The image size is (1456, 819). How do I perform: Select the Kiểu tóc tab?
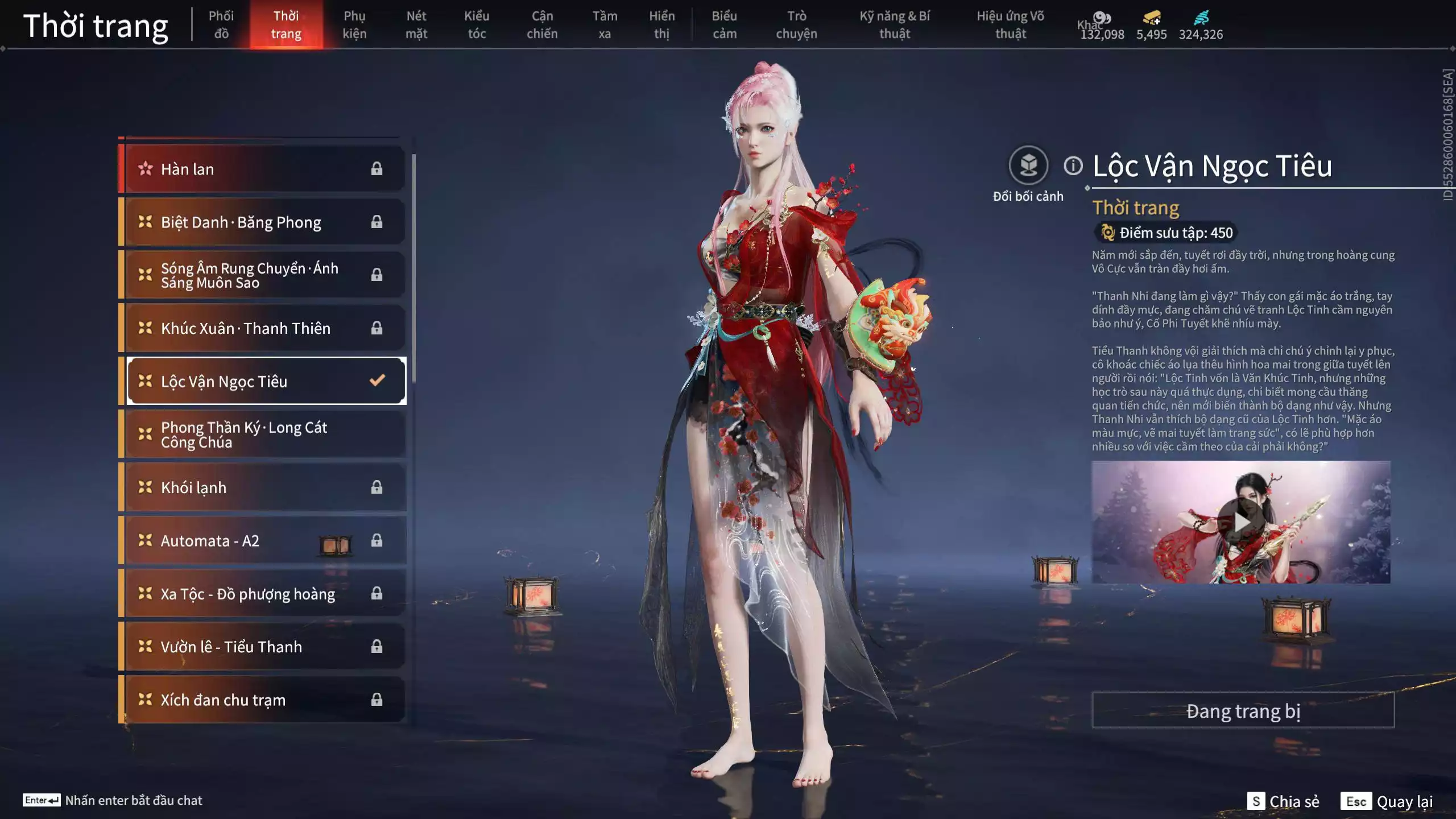476,24
